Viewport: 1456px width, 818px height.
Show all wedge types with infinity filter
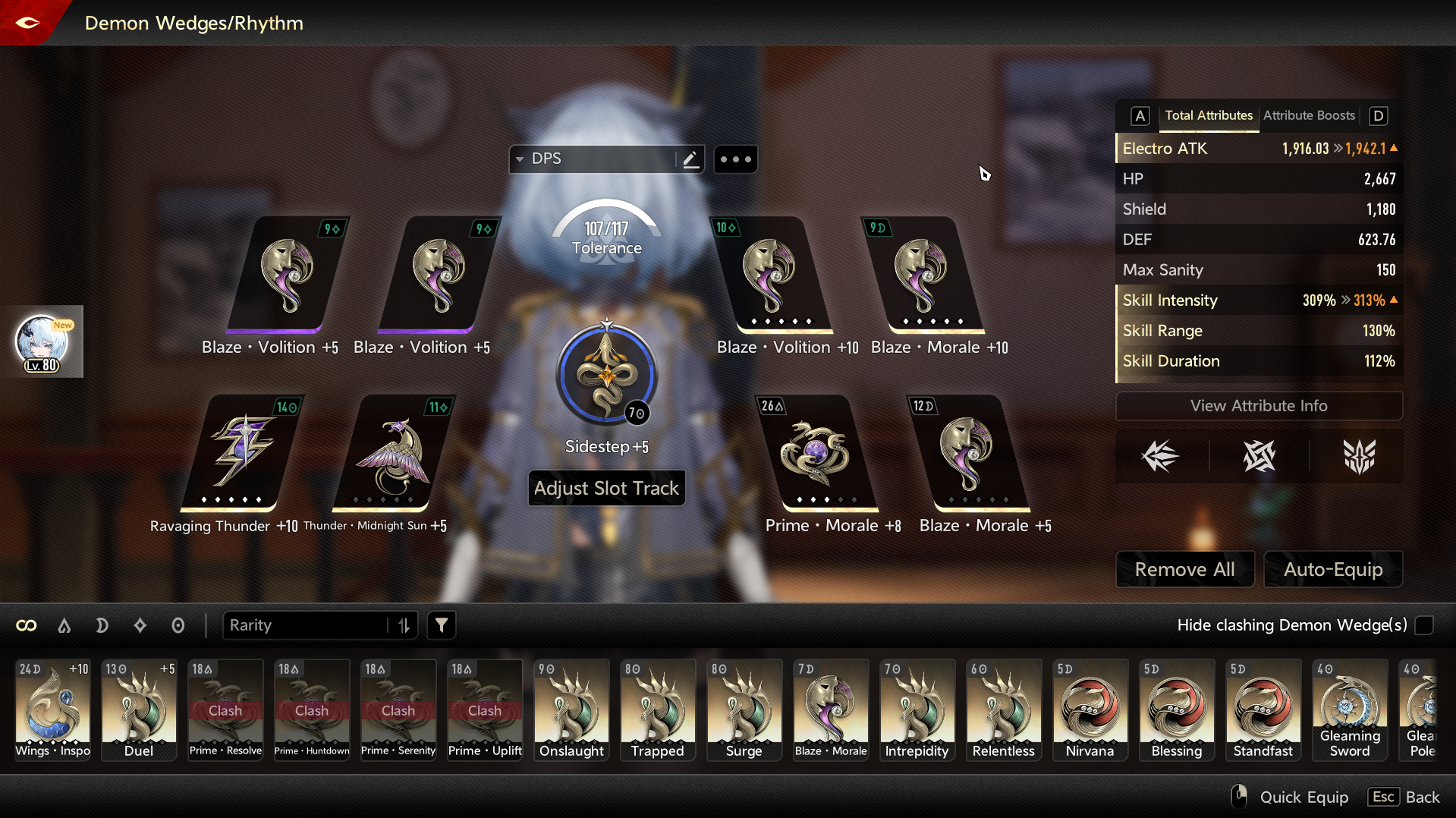27,625
